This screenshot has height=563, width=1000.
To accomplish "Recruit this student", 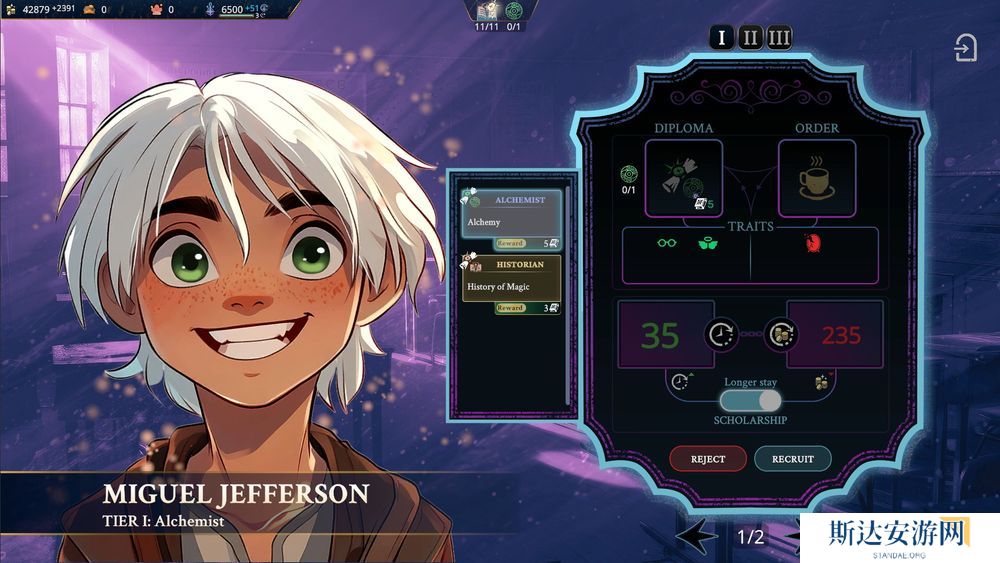I will [x=793, y=459].
